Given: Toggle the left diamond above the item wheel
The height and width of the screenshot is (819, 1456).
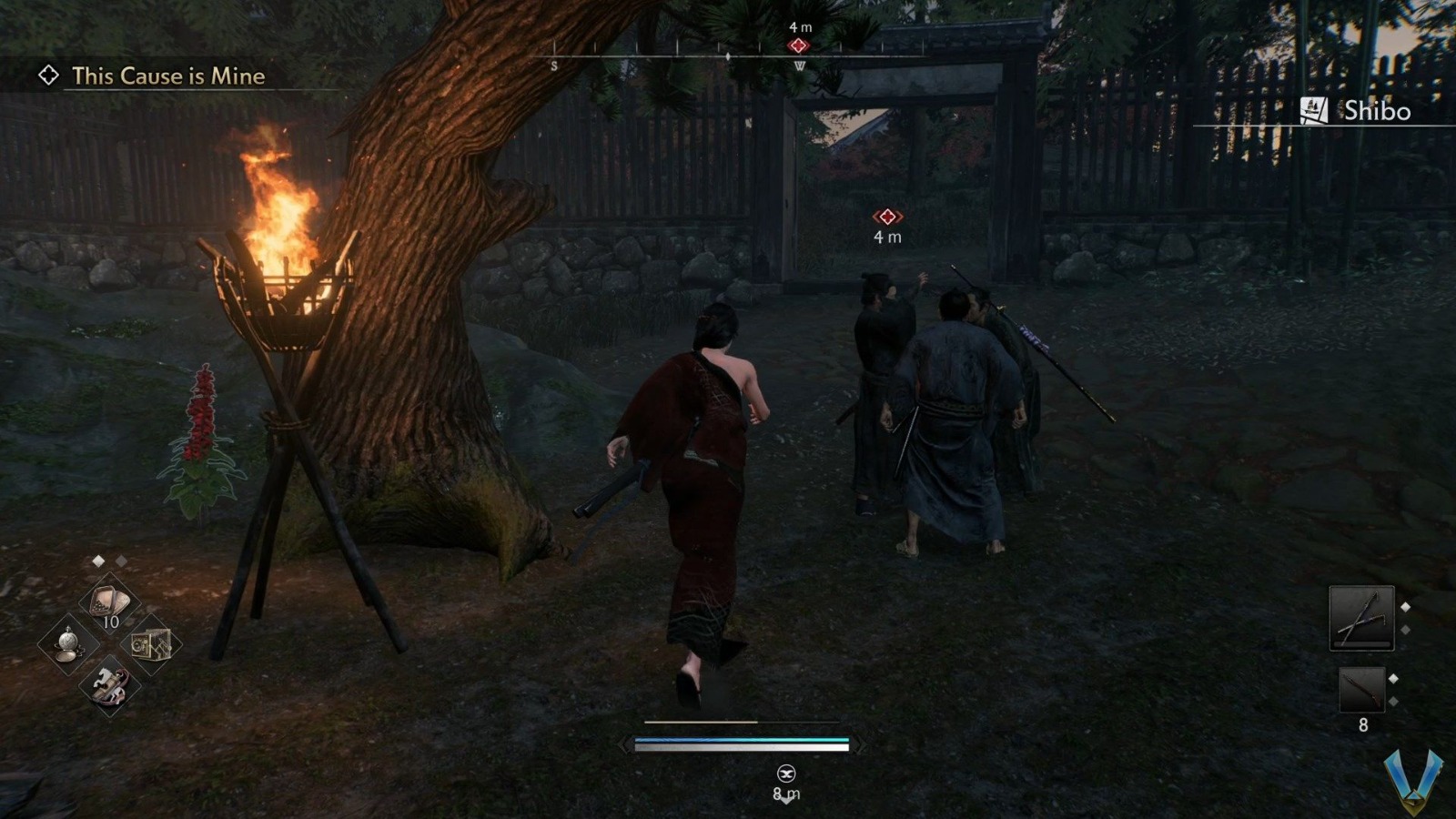Looking at the screenshot, I should click(x=98, y=561).
